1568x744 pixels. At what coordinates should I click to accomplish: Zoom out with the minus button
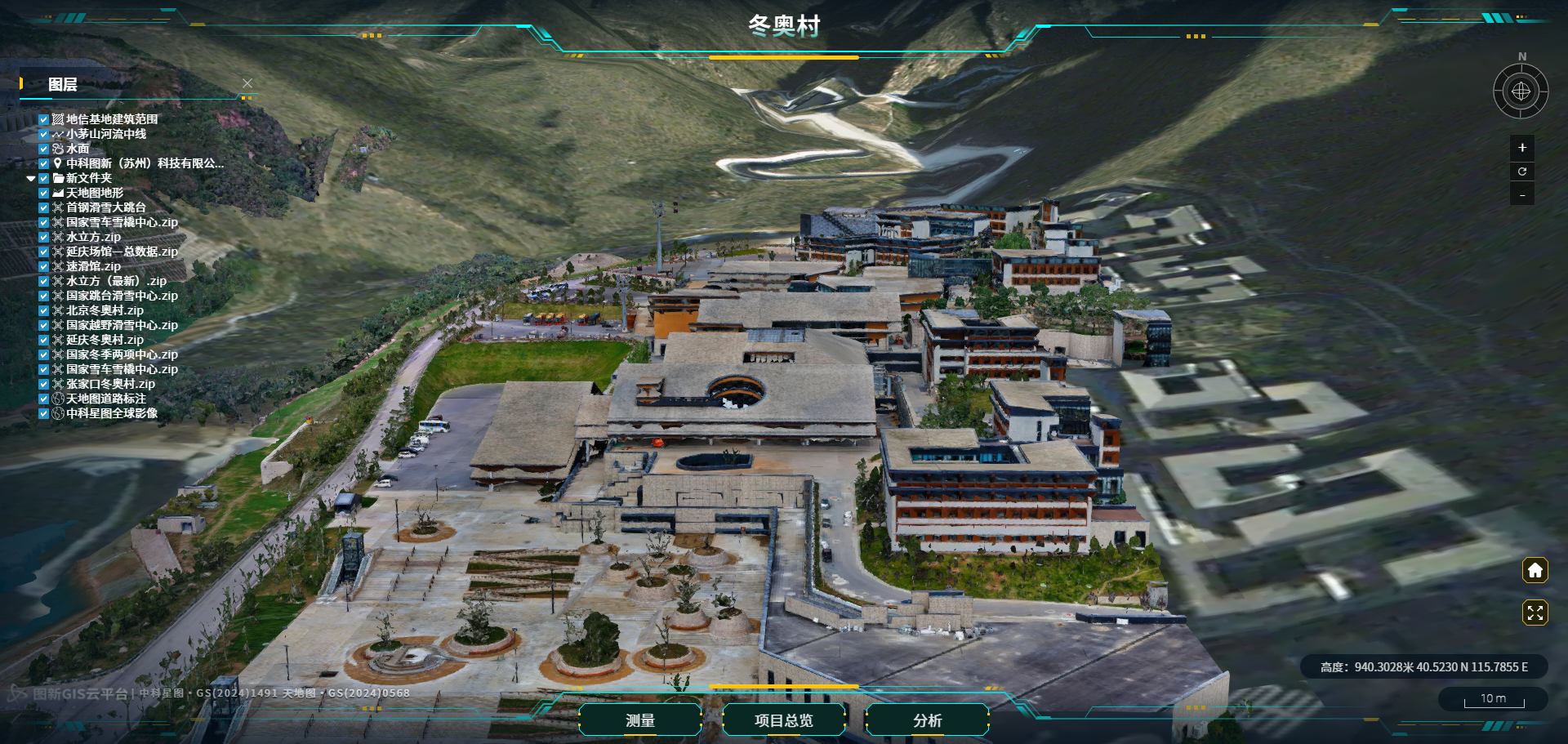pos(1521,195)
